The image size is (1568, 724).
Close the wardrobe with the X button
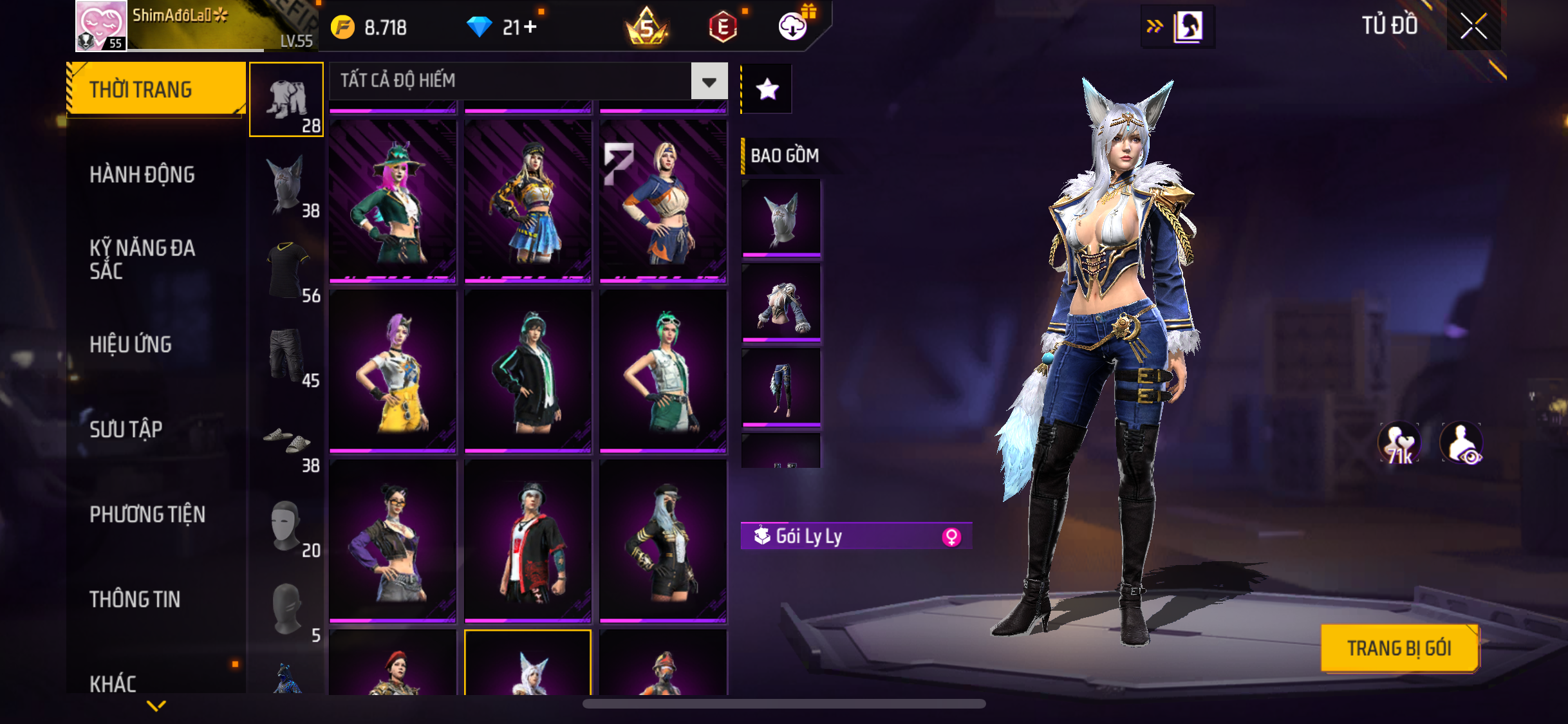[x=1473, y=26]
